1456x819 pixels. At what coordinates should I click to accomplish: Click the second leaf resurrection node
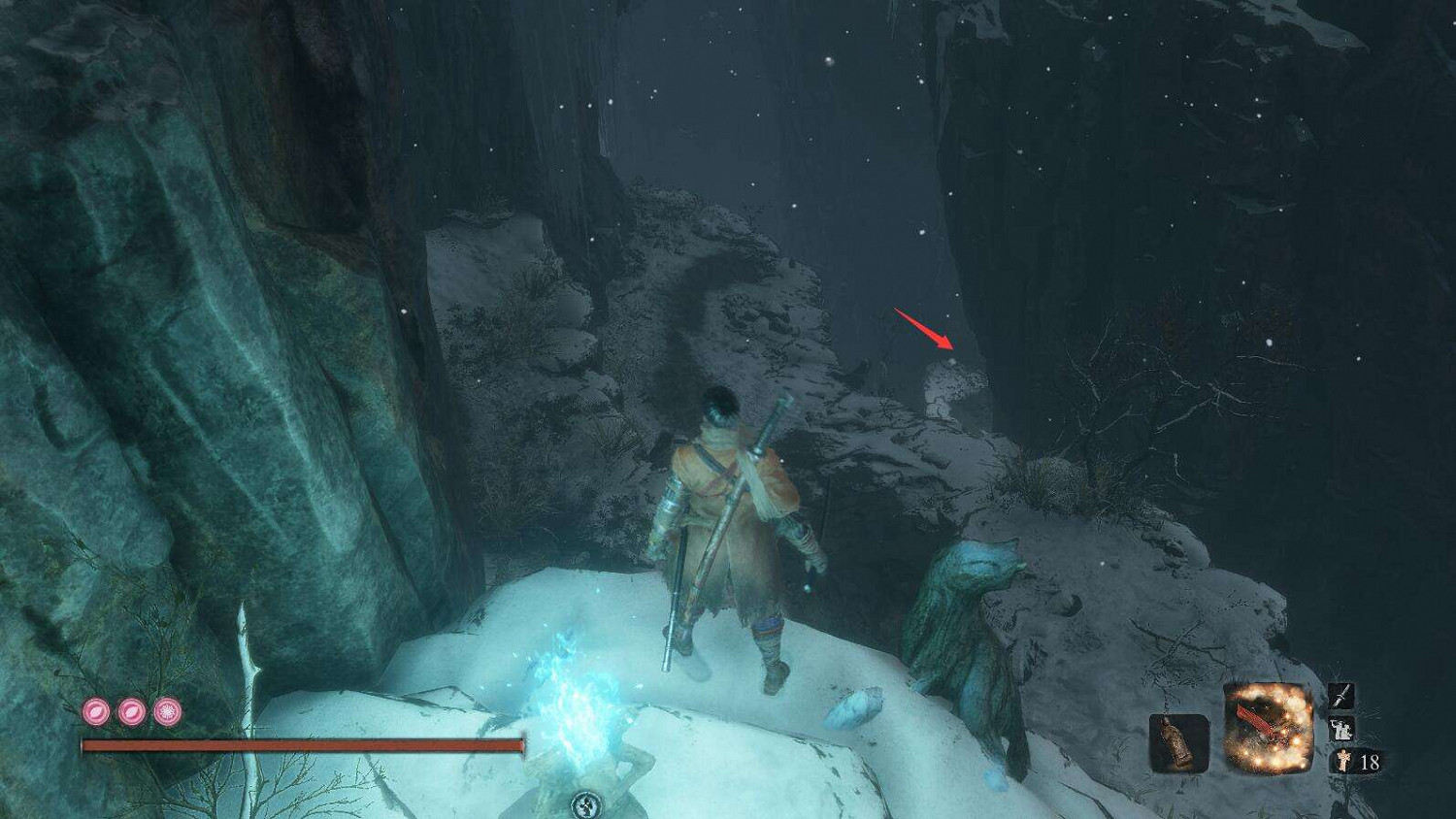[x=129, y=711]
